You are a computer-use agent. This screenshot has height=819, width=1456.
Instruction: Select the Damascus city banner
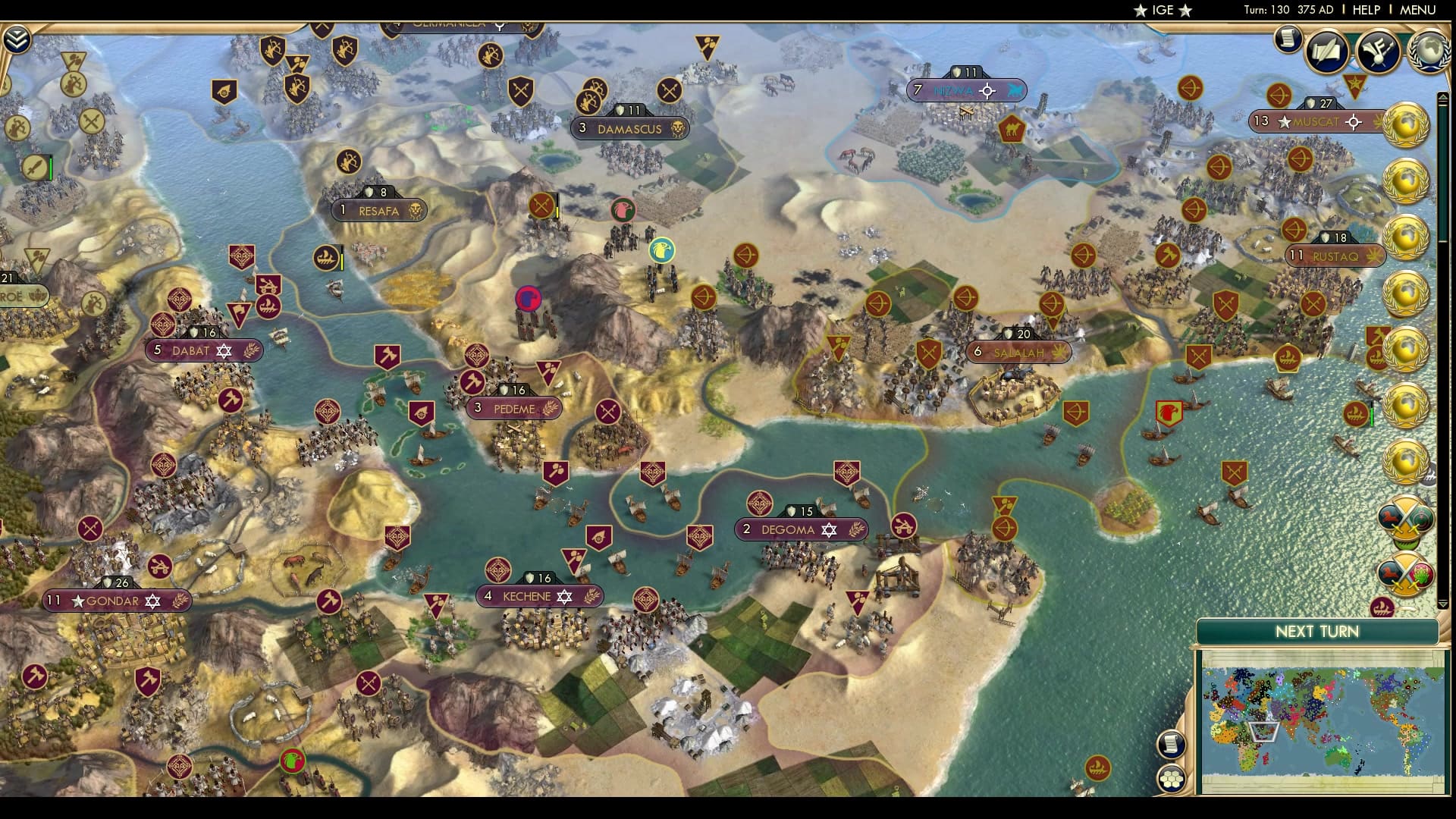(x=629, y=129)
